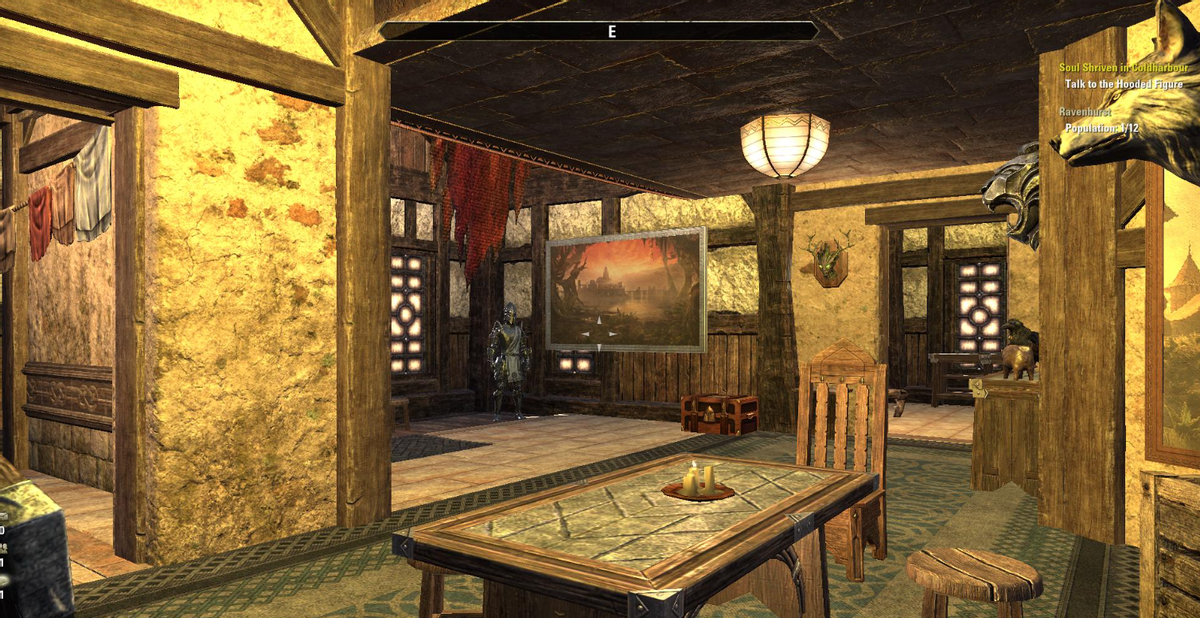Click the Talk to the Hooded Figure objective
The height and width of the screenshot is (618, 1200).
[1123, 85]
